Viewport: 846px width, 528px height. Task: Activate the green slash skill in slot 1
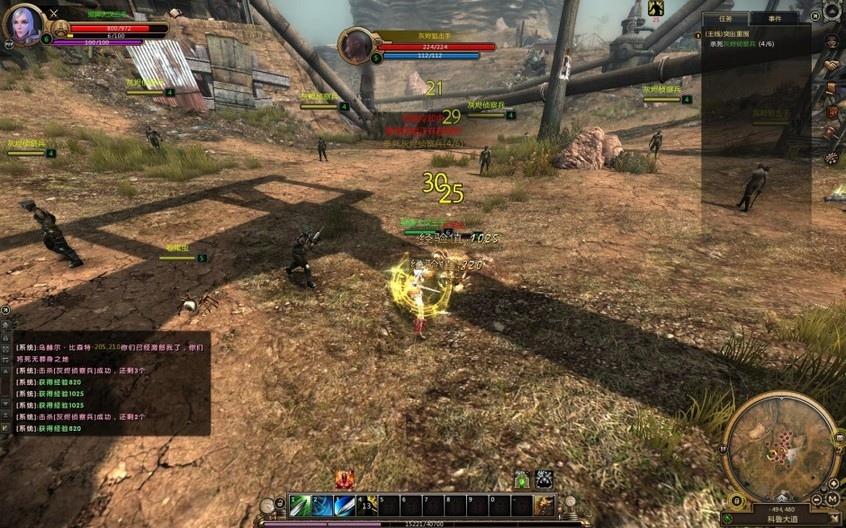300,505
